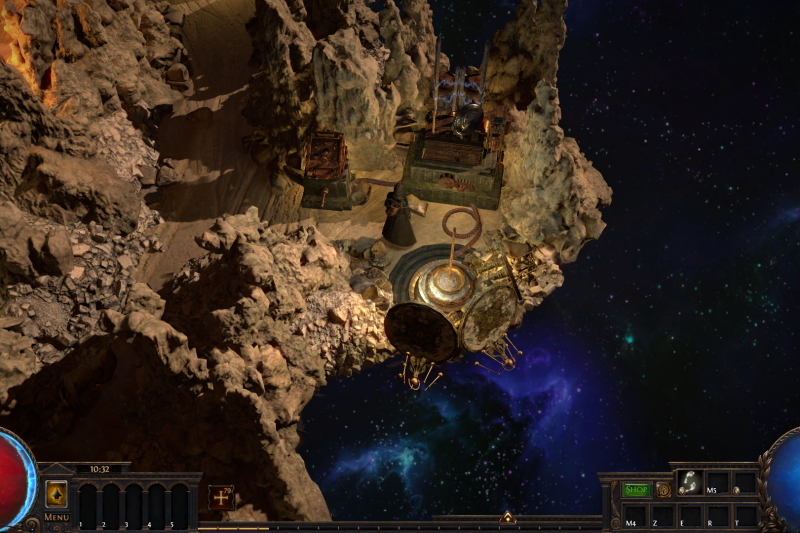Click the passive points cross icon
The image size is (800, 533).
220,495
